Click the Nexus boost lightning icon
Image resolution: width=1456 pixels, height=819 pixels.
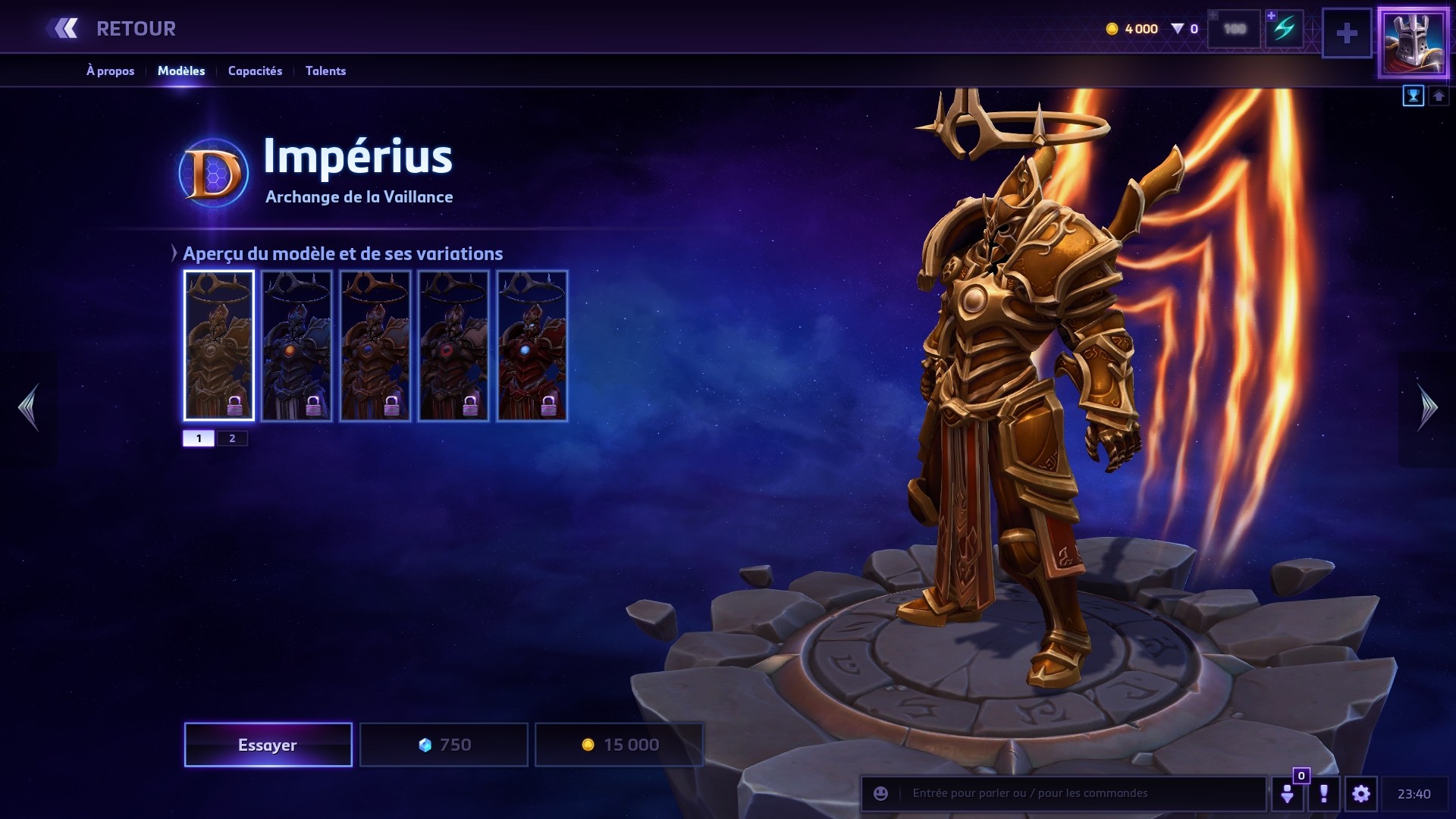[1283, 29]
